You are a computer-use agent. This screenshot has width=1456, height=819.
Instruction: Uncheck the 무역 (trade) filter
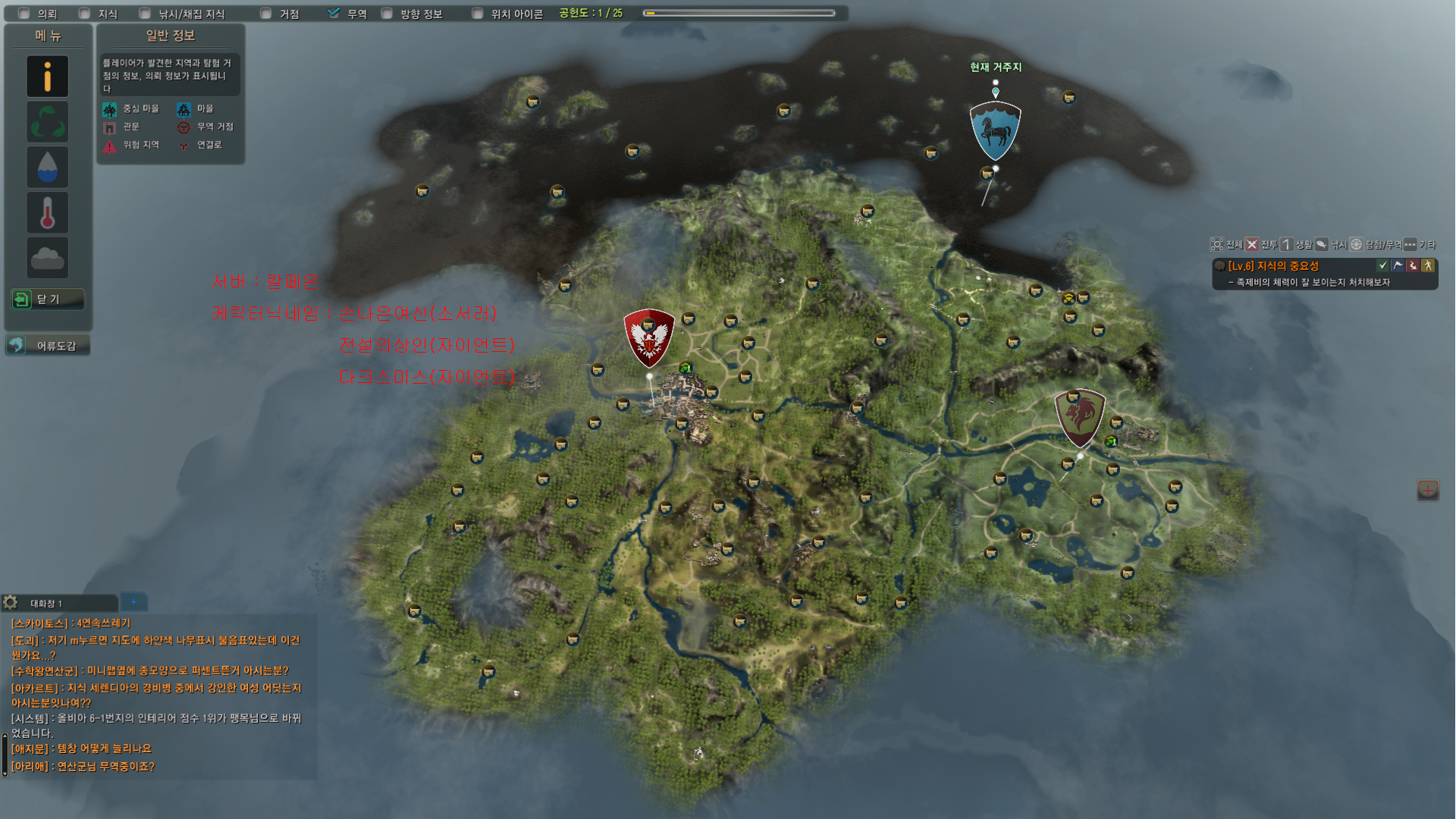point(334,14)
